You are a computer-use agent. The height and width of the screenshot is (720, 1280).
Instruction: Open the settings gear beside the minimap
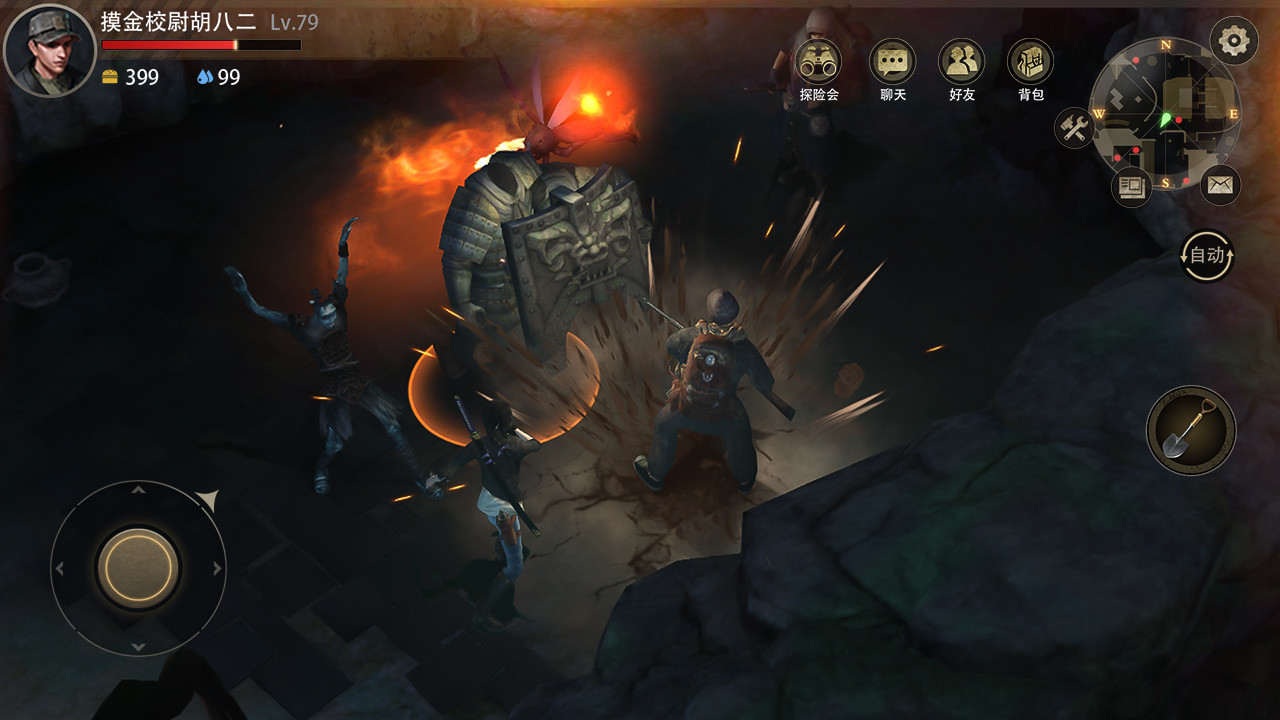tap(1236, 41)
